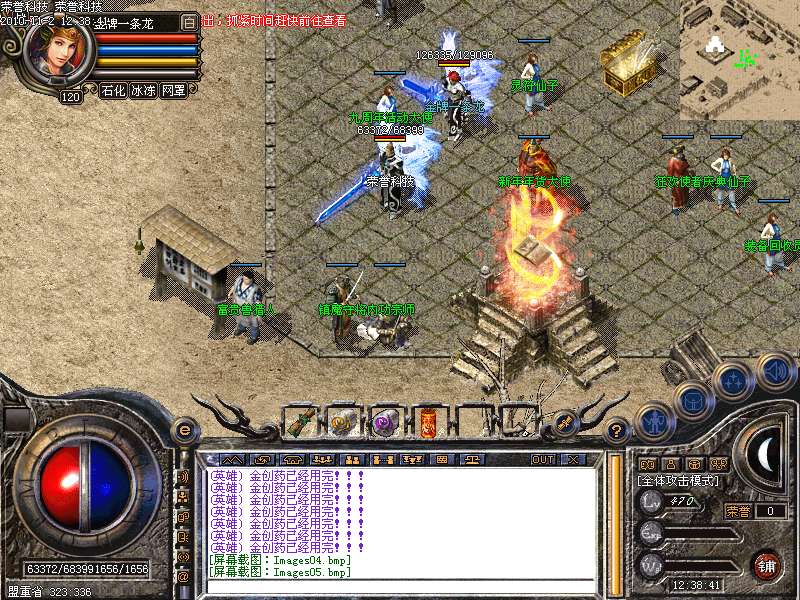The width and height of the screenshot is (800, 600).
Task: Select the 网罩 skill button
Action: [173, 91]
